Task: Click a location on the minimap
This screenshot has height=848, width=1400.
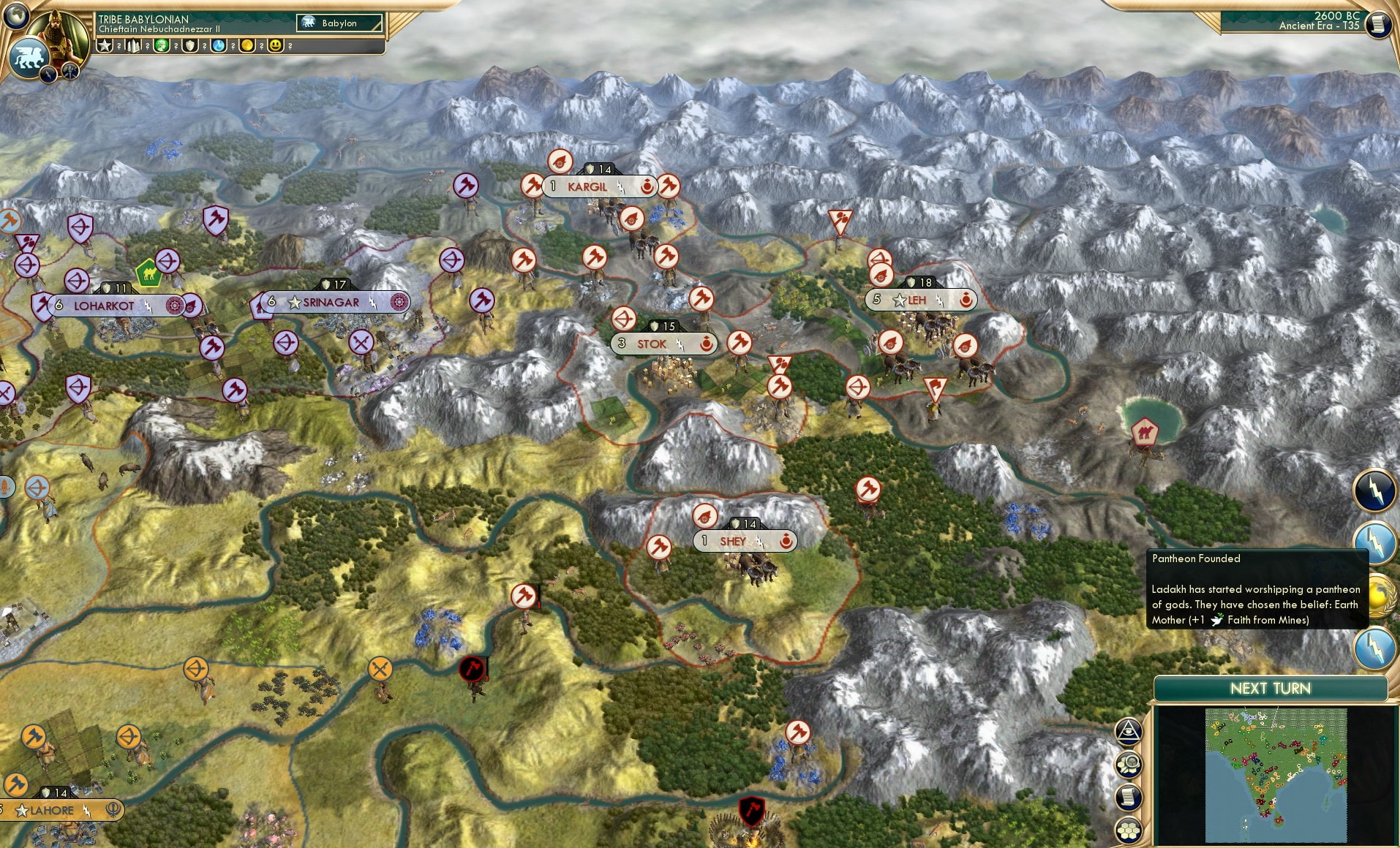Action: pos(1276,775)
